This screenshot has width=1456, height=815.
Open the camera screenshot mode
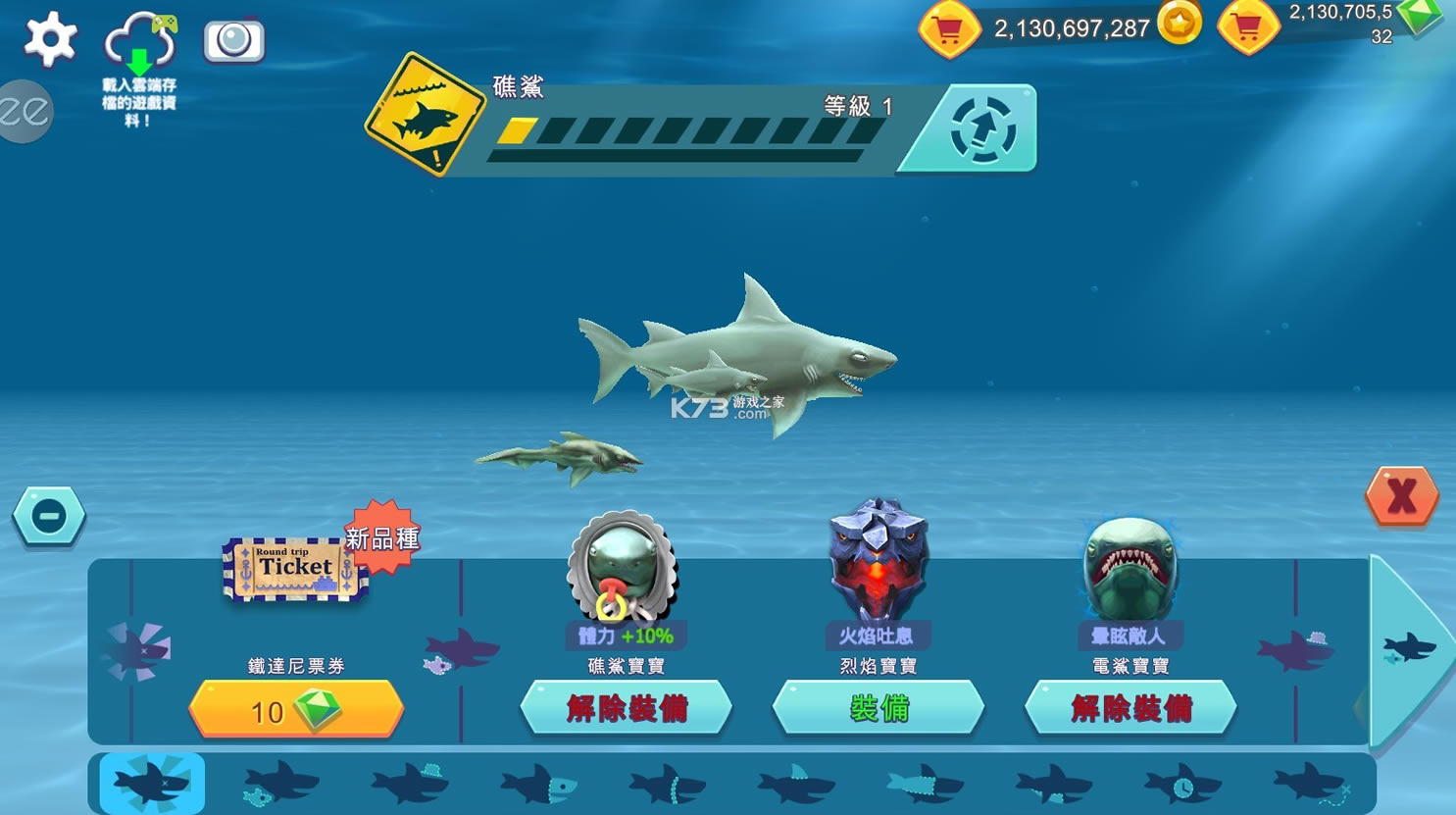233,41
